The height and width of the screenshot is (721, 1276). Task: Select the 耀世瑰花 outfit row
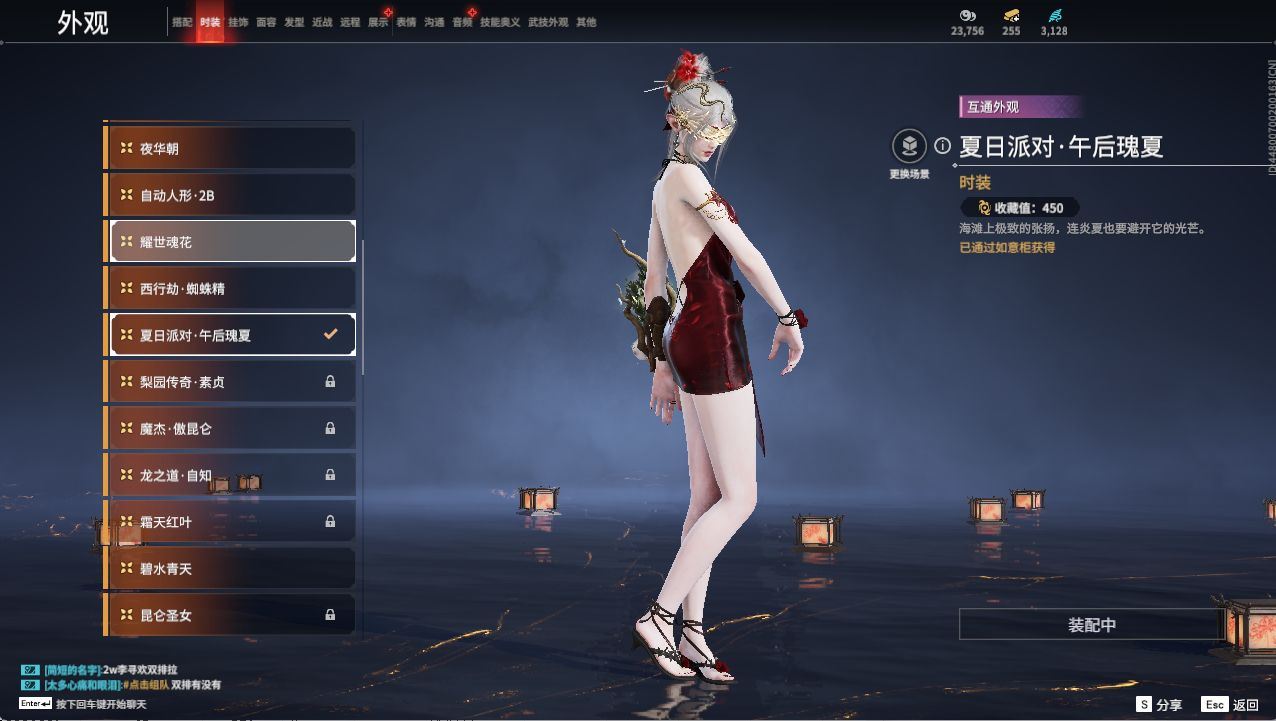point(230,242)
